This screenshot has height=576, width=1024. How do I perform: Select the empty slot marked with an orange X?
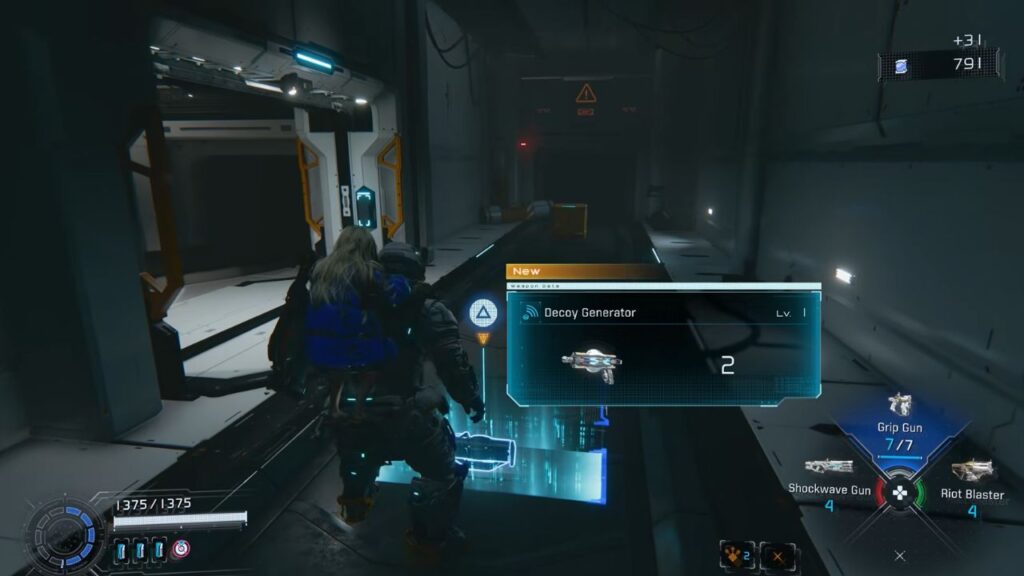(x=777, y=555)
